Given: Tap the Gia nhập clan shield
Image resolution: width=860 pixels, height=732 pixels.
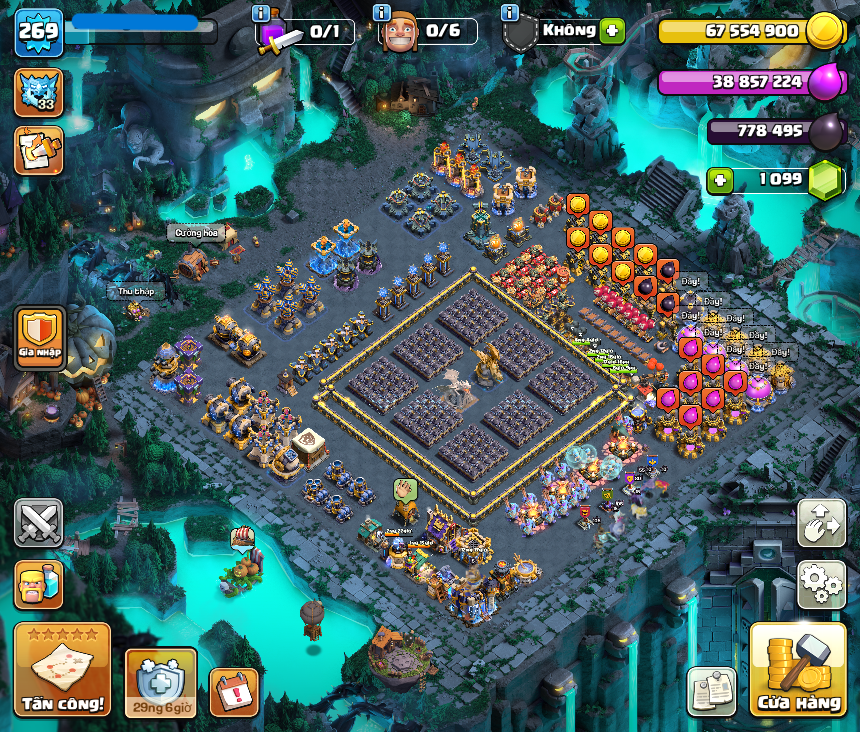Looking at the screenshot, I should tap(40, 336).
